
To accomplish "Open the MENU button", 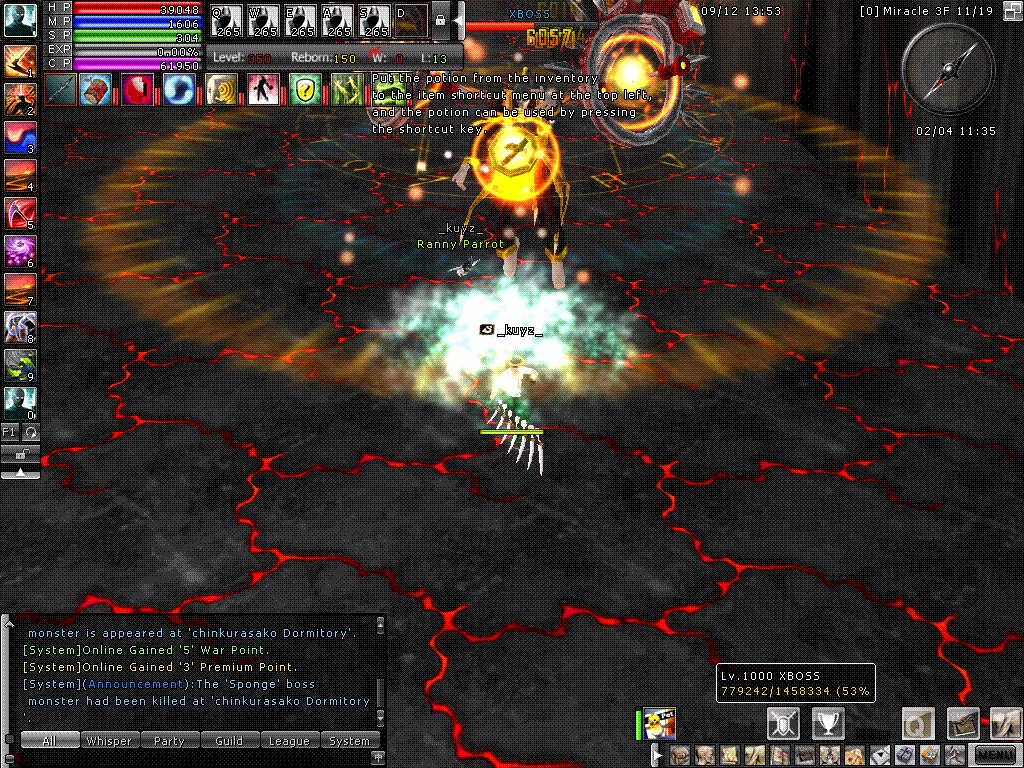I will (995, 754).
